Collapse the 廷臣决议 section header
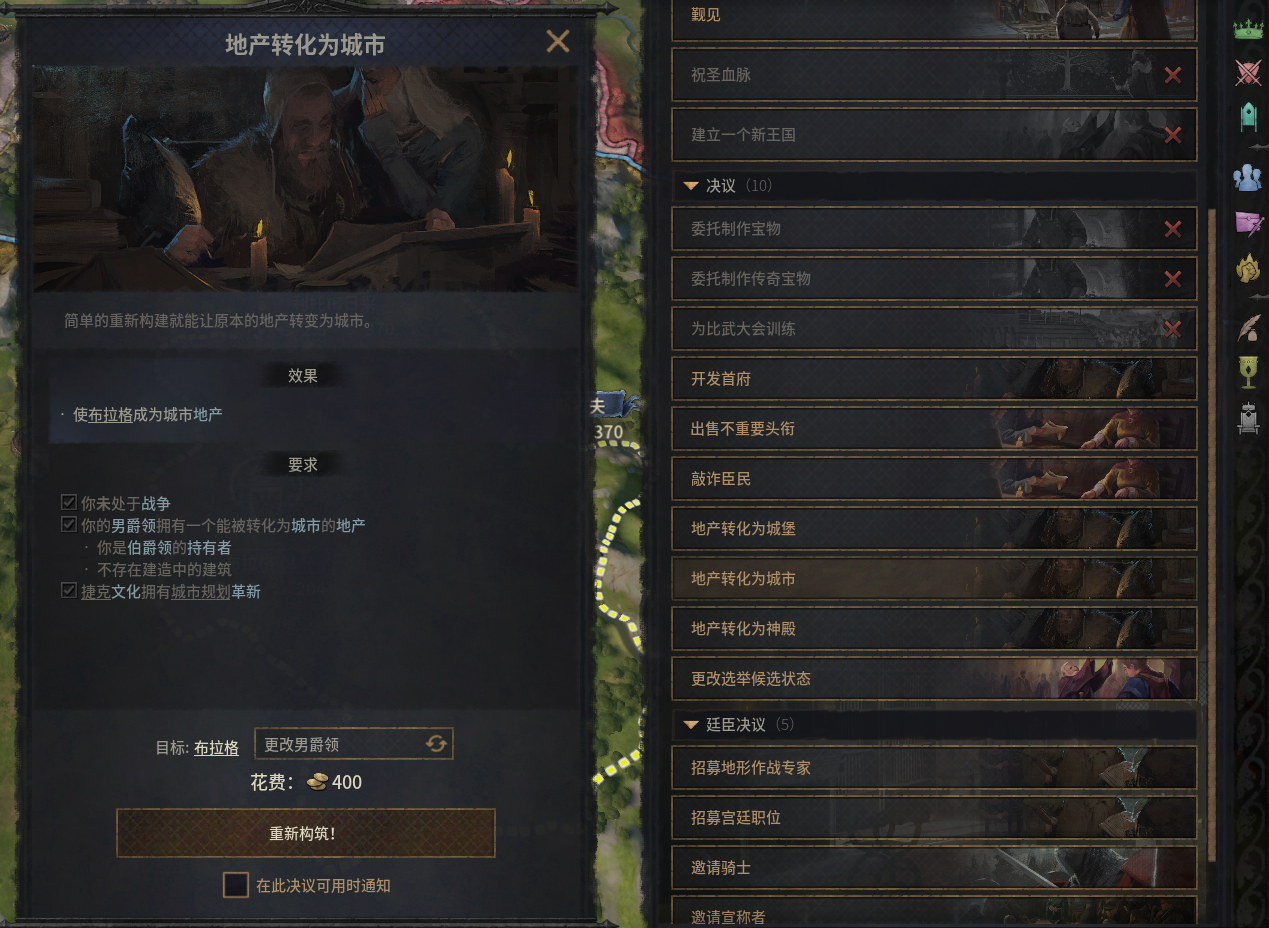This screenshot has height=928, width=1269. (691, 724)
